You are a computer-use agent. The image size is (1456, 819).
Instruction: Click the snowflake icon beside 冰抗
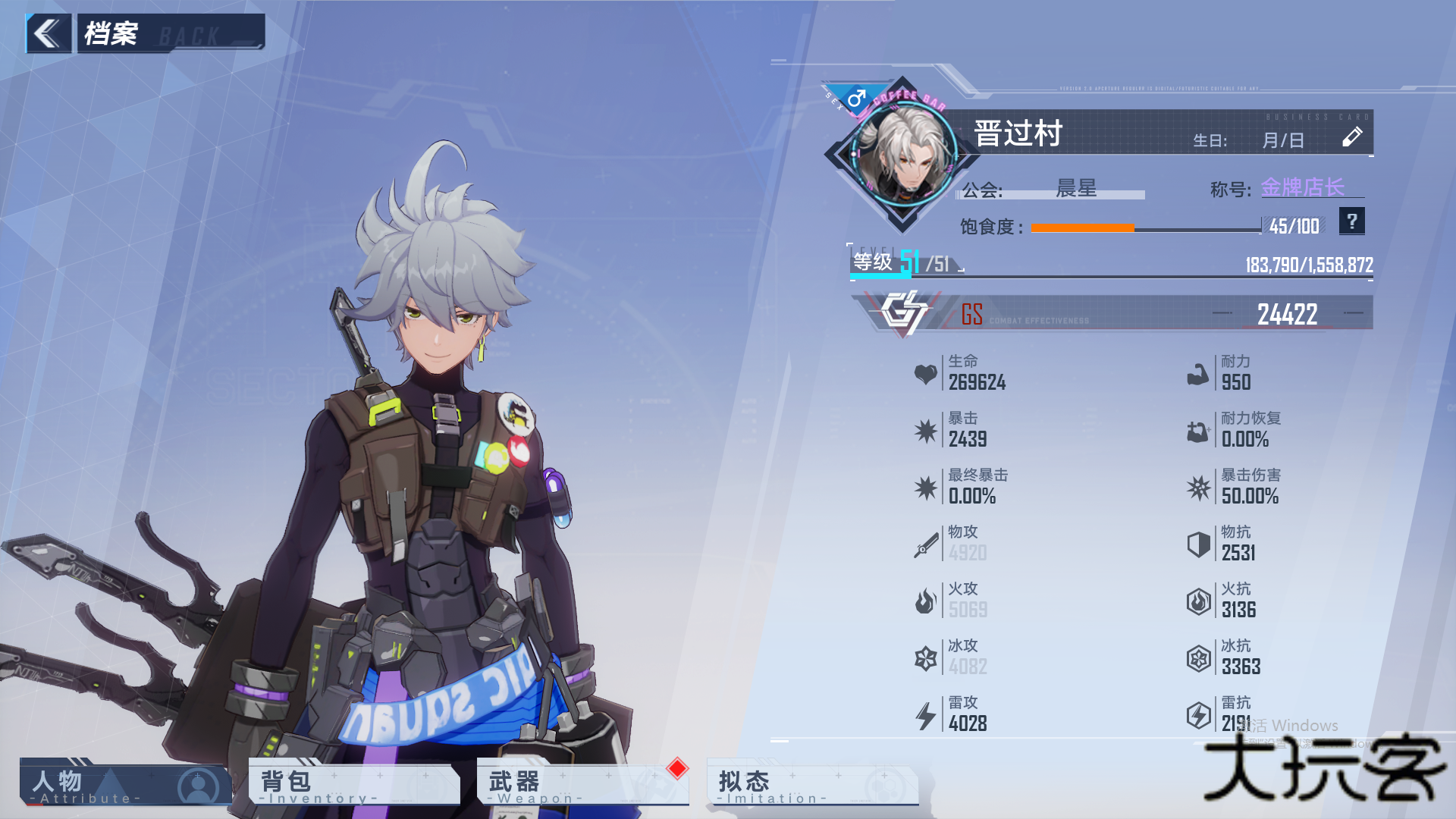click(x=1198, y=658)
